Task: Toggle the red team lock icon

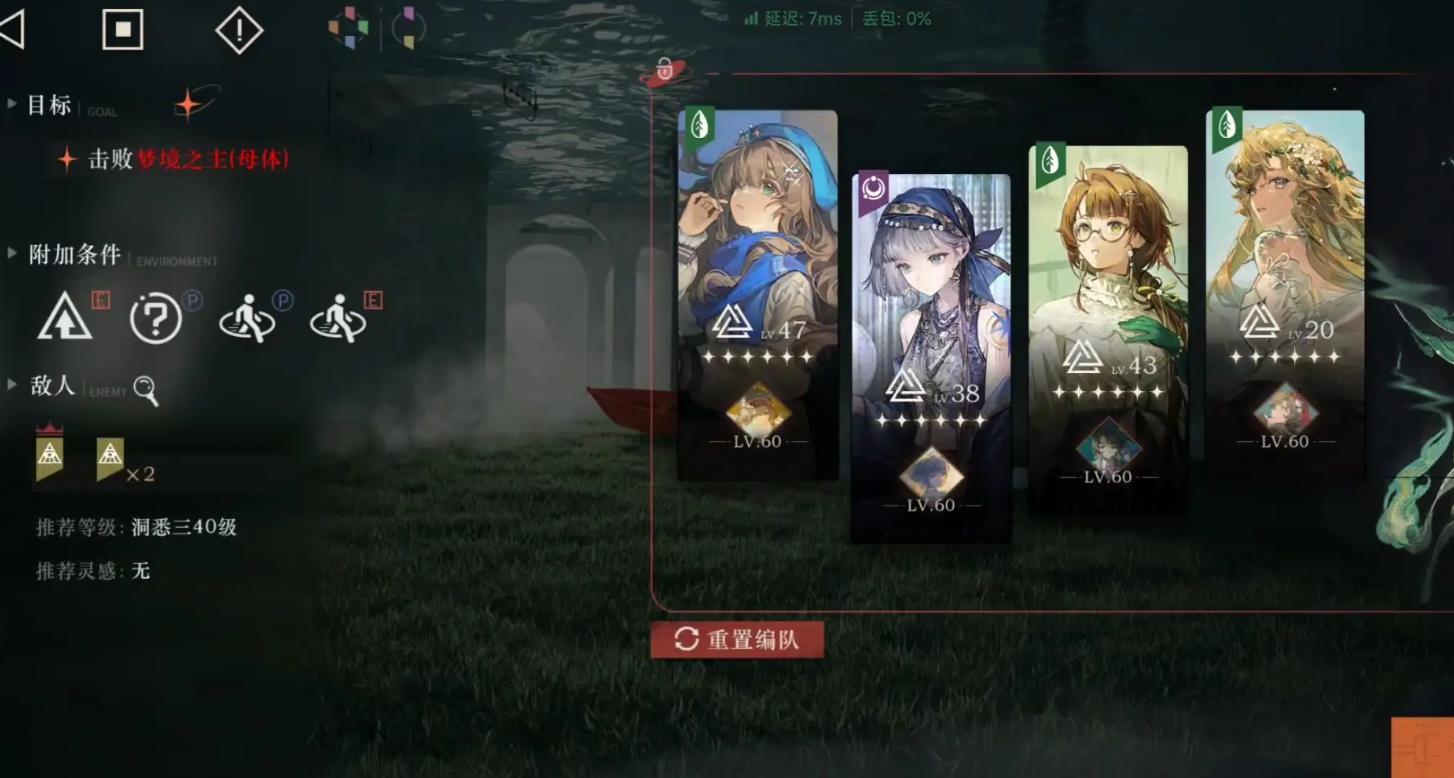Action: pos(664,71)
